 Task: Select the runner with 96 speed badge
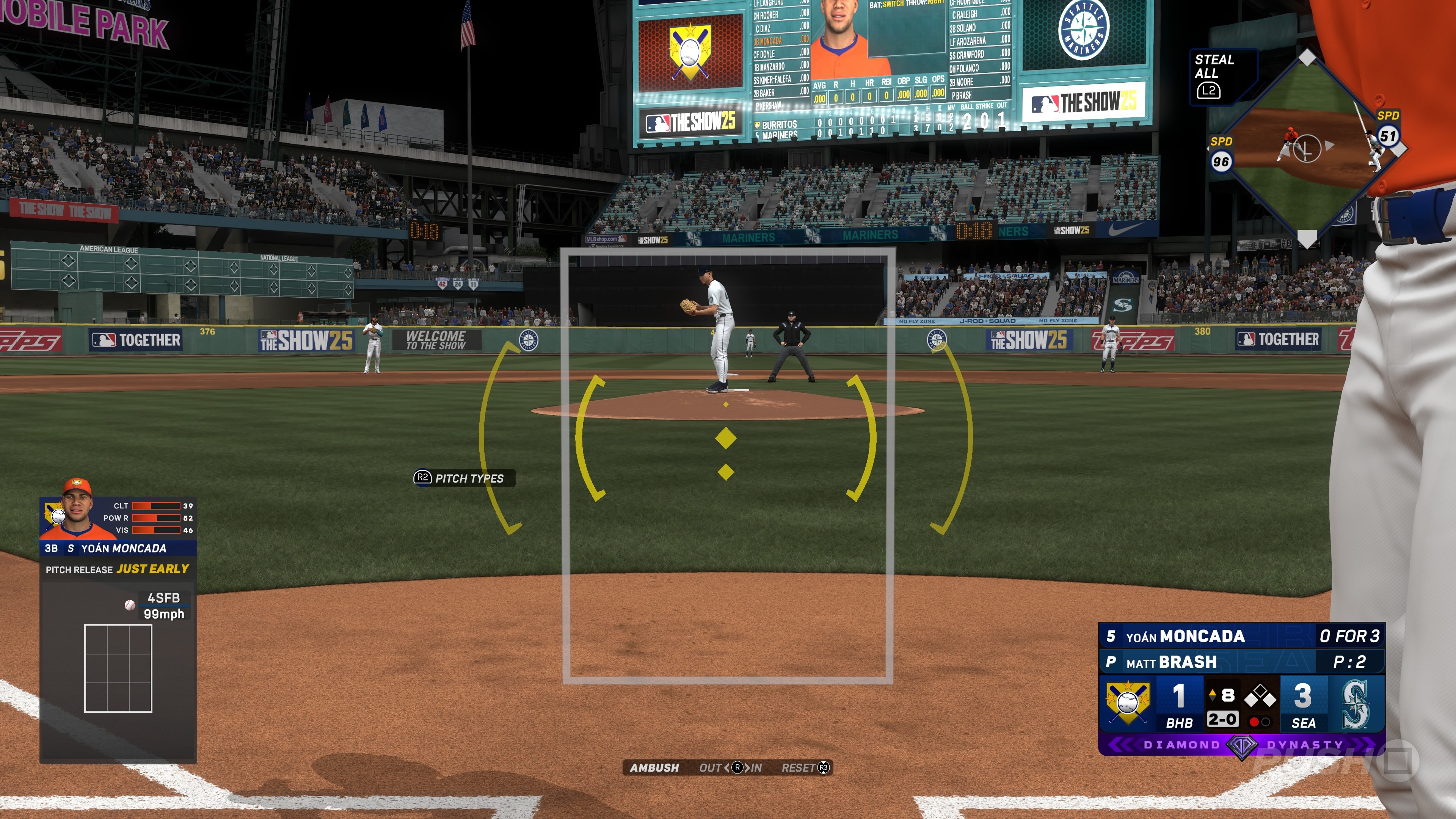click(x=1220, y=162)
